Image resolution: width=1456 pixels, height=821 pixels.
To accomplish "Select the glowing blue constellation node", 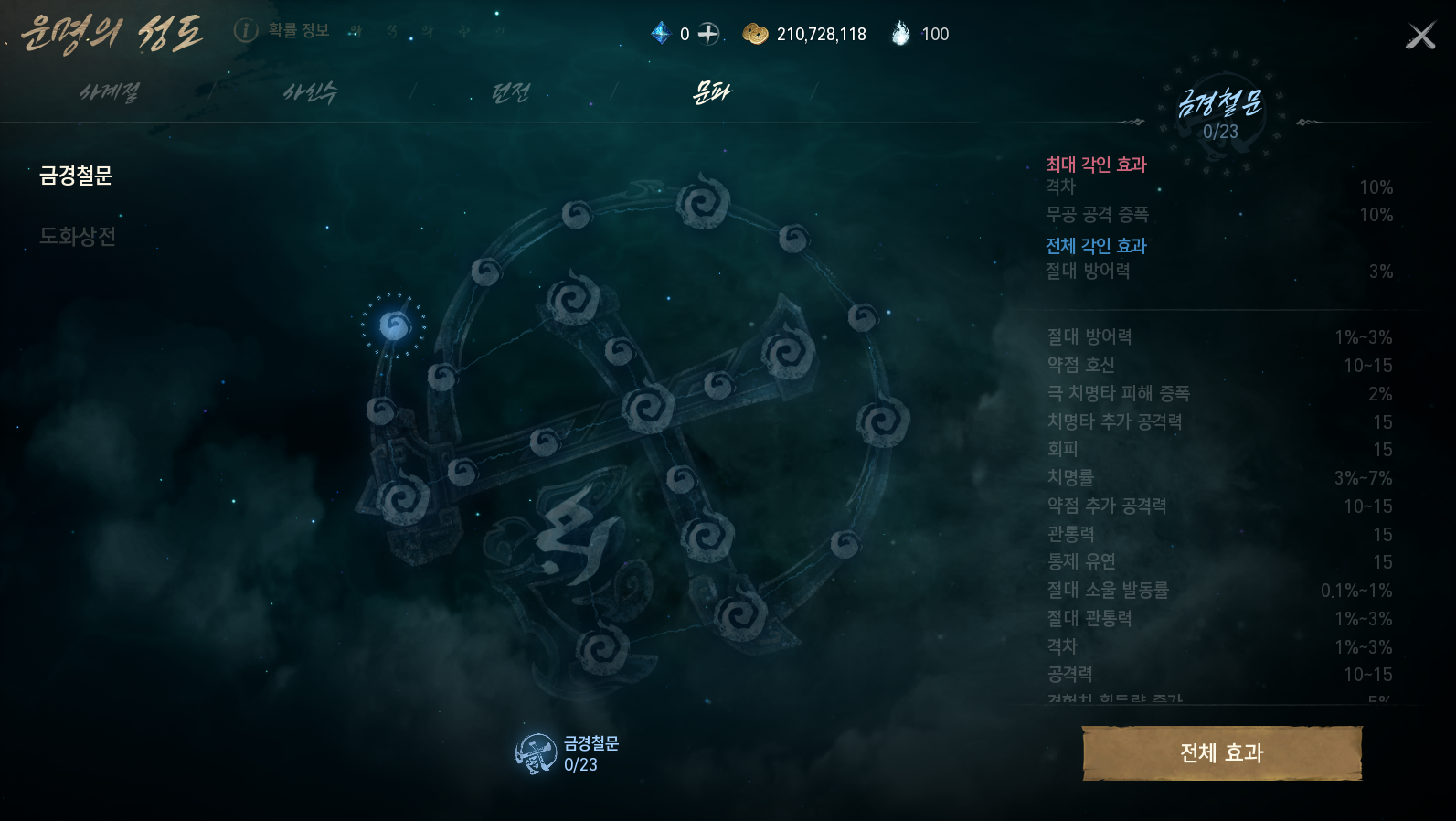I will 394,325.
